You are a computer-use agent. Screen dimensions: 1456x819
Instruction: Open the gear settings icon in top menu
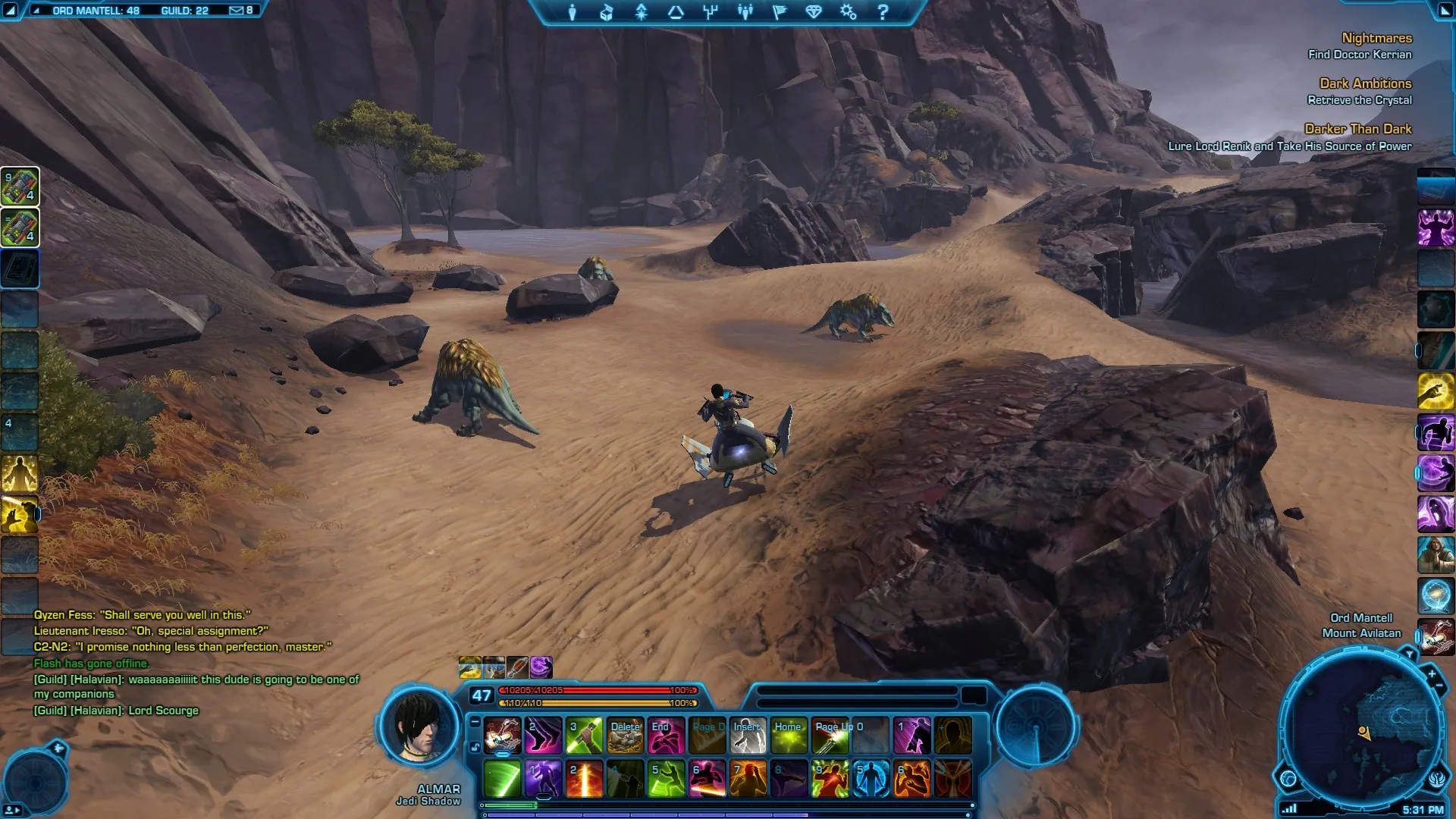pyautogui.click(x=848, y=12)
